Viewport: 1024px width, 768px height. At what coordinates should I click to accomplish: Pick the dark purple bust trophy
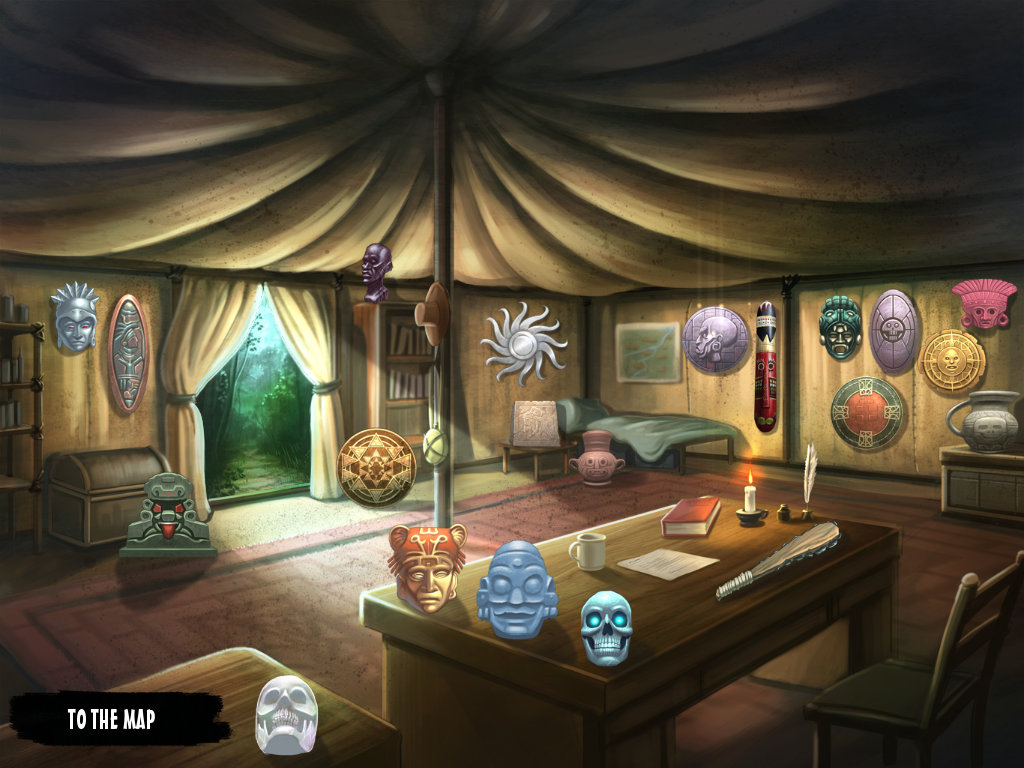(x=376, y=272)
